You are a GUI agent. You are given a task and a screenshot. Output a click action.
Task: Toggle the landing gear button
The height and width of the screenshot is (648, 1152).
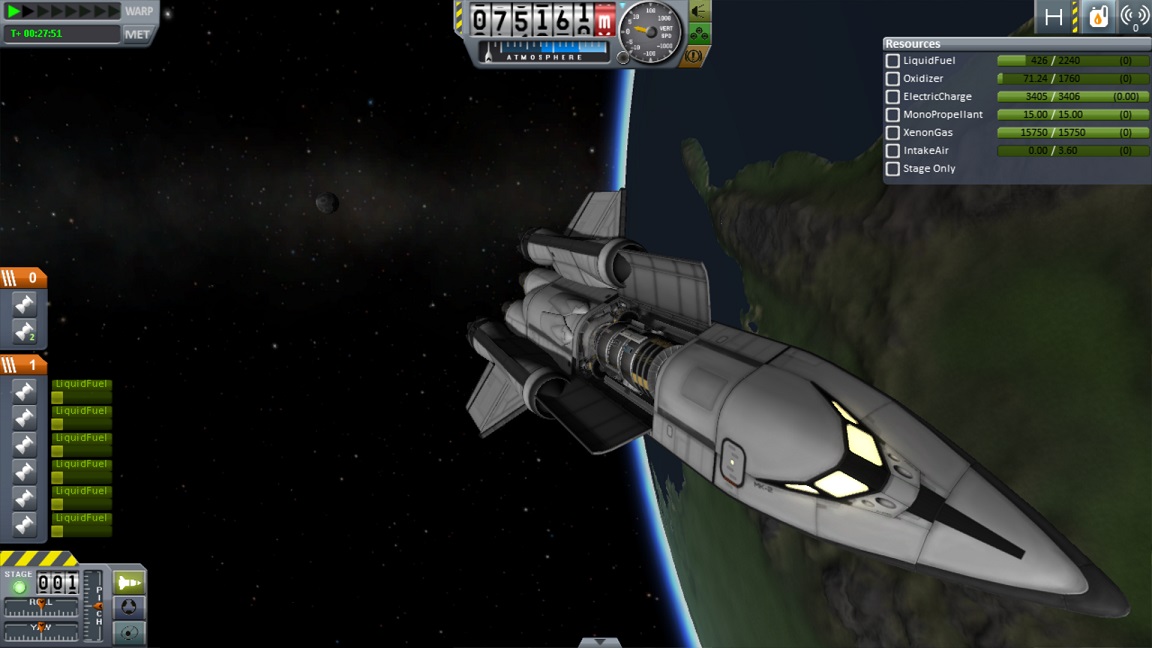[699, 35]
